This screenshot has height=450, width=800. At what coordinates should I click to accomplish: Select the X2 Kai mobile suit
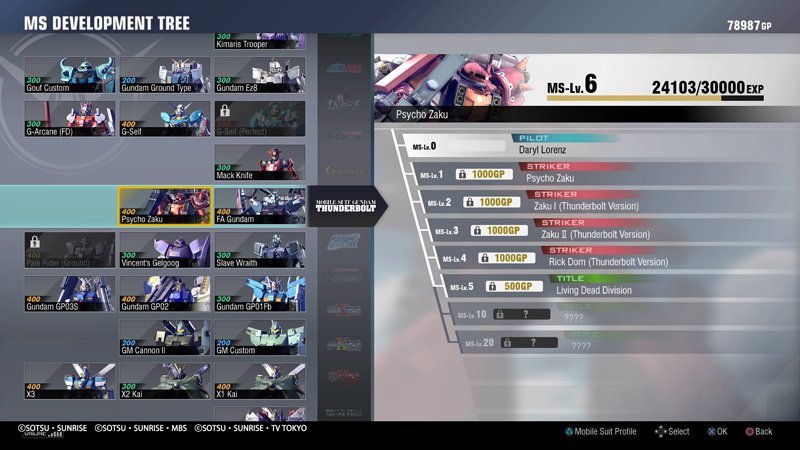[x=165, y=382]
